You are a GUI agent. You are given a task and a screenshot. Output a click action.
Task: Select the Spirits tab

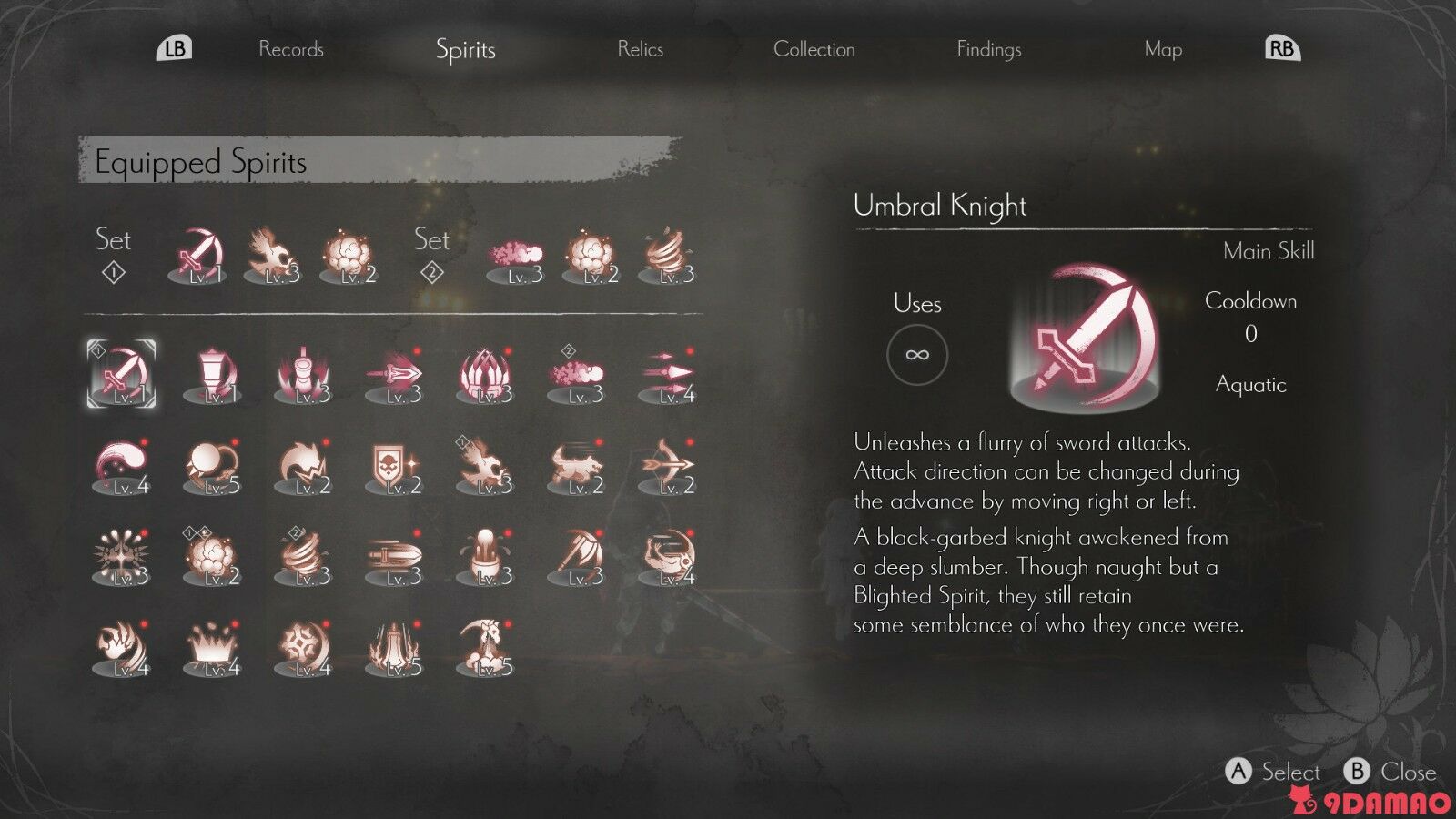tap(465, 49)
